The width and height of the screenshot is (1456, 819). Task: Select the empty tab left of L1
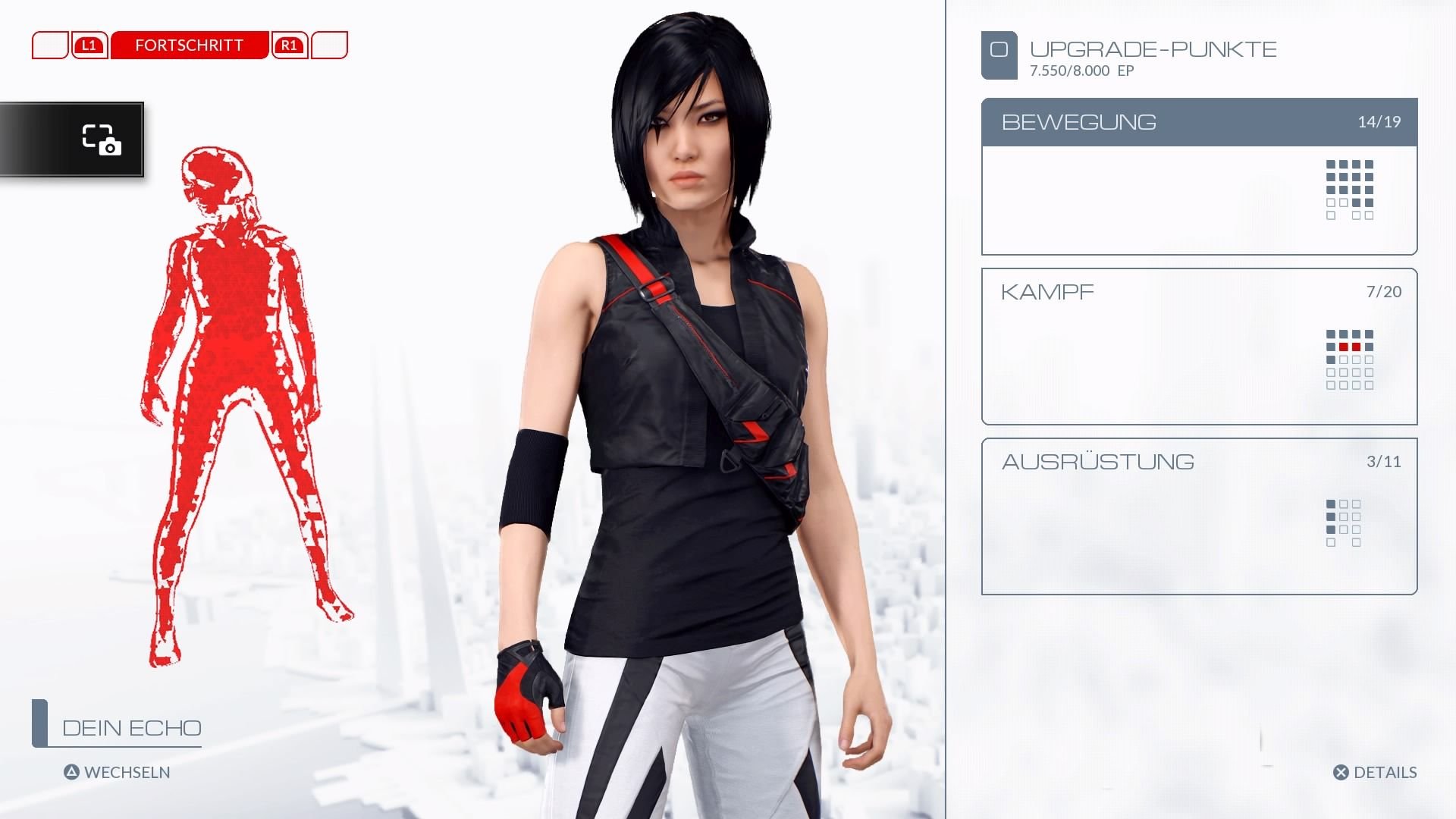(x=50, y=45)
